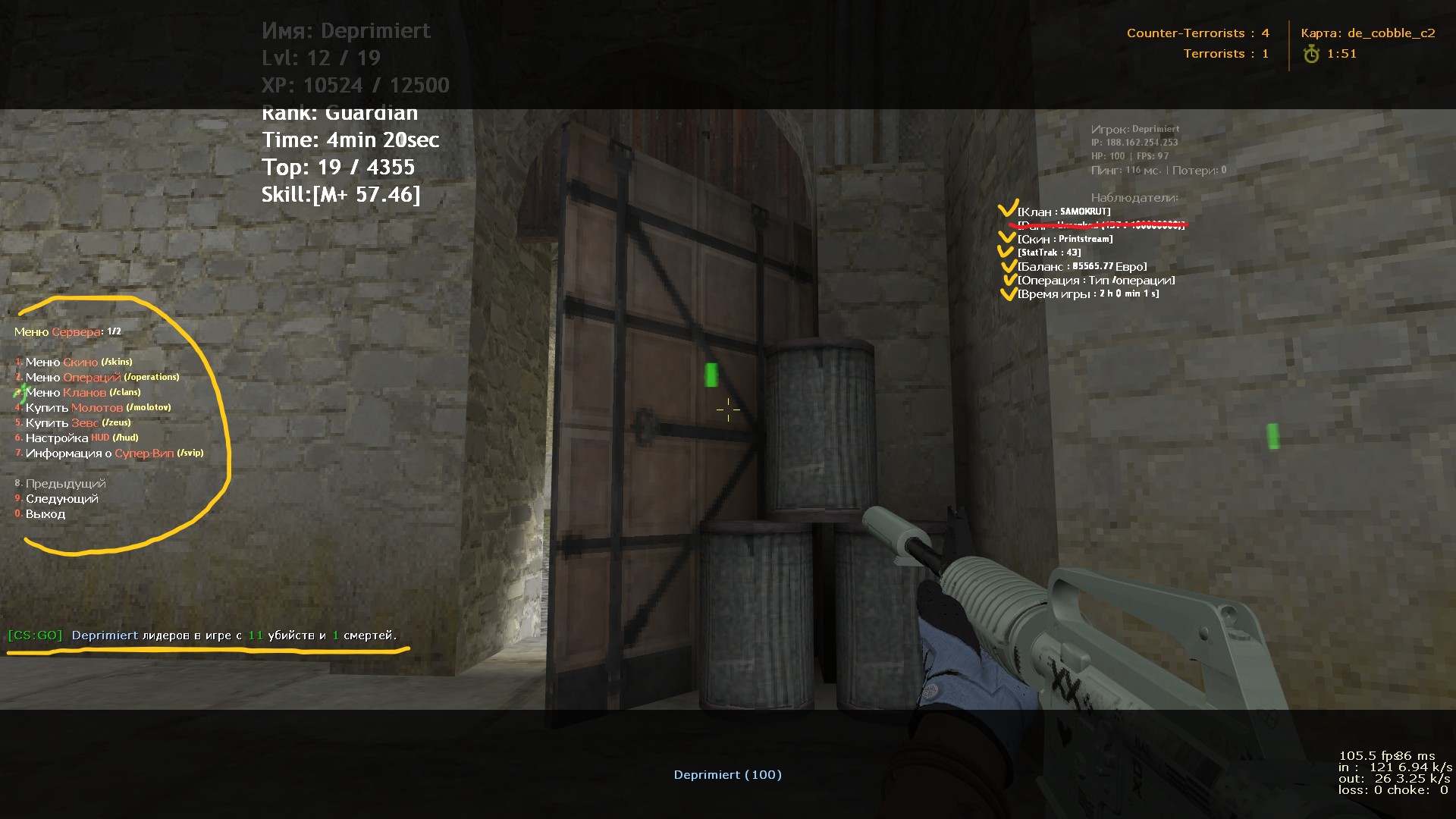Open Меню Скино (/skins)
The image size is (1456, 819).
[x=73, y=362]
